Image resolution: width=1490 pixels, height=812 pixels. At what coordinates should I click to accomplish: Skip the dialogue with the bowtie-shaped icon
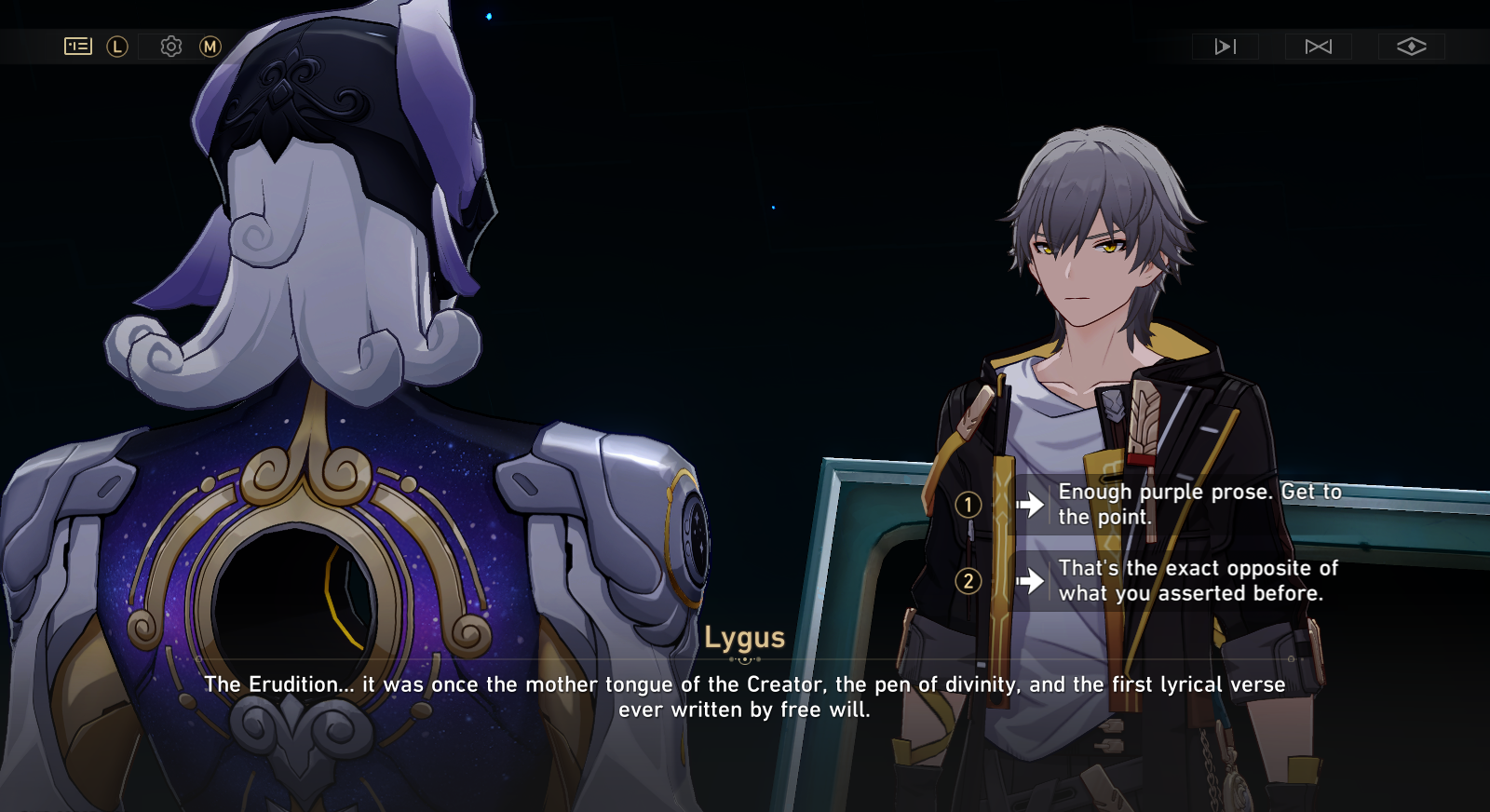[1319, 47]
